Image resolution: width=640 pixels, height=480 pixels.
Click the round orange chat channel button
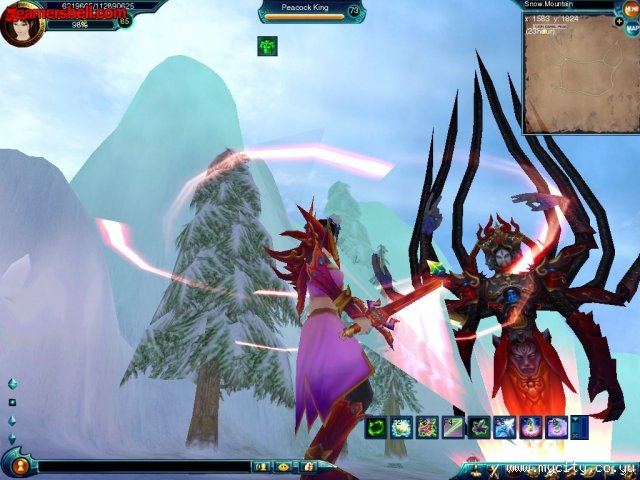(x=18, y=465)
